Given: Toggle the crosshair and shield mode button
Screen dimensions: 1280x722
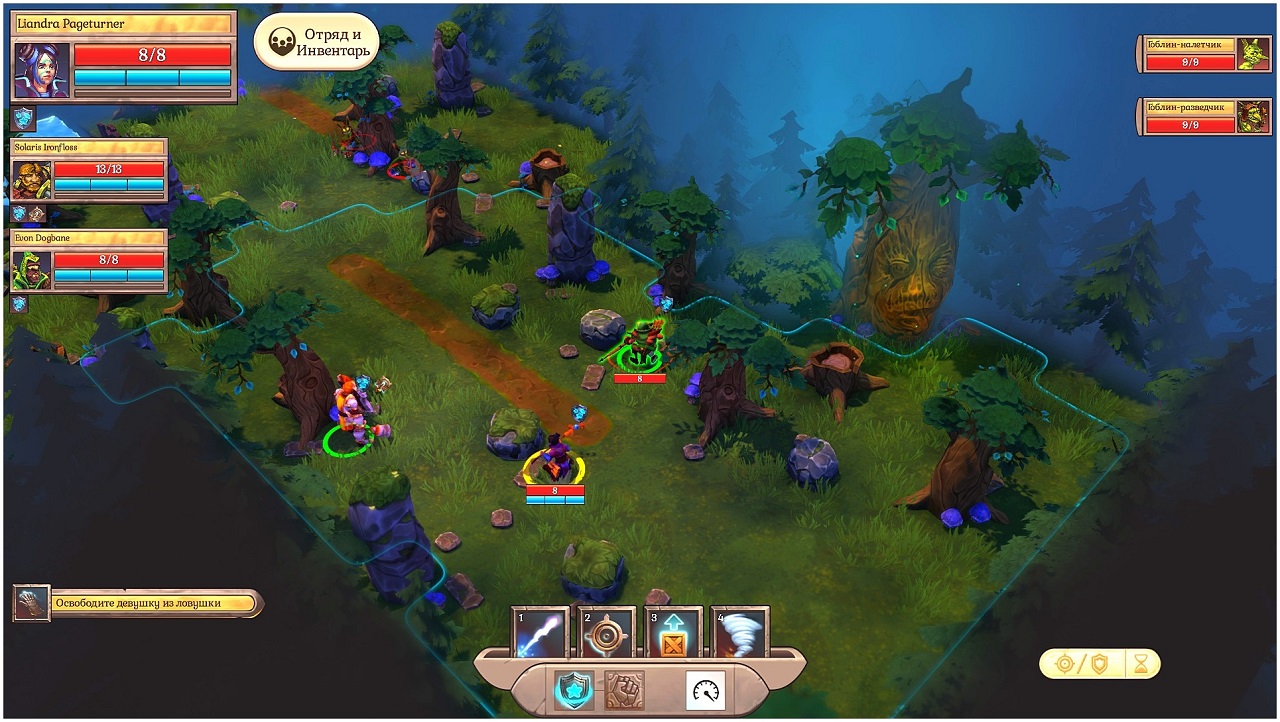Looking at the screenshot, I should [x=1082, y=663].
